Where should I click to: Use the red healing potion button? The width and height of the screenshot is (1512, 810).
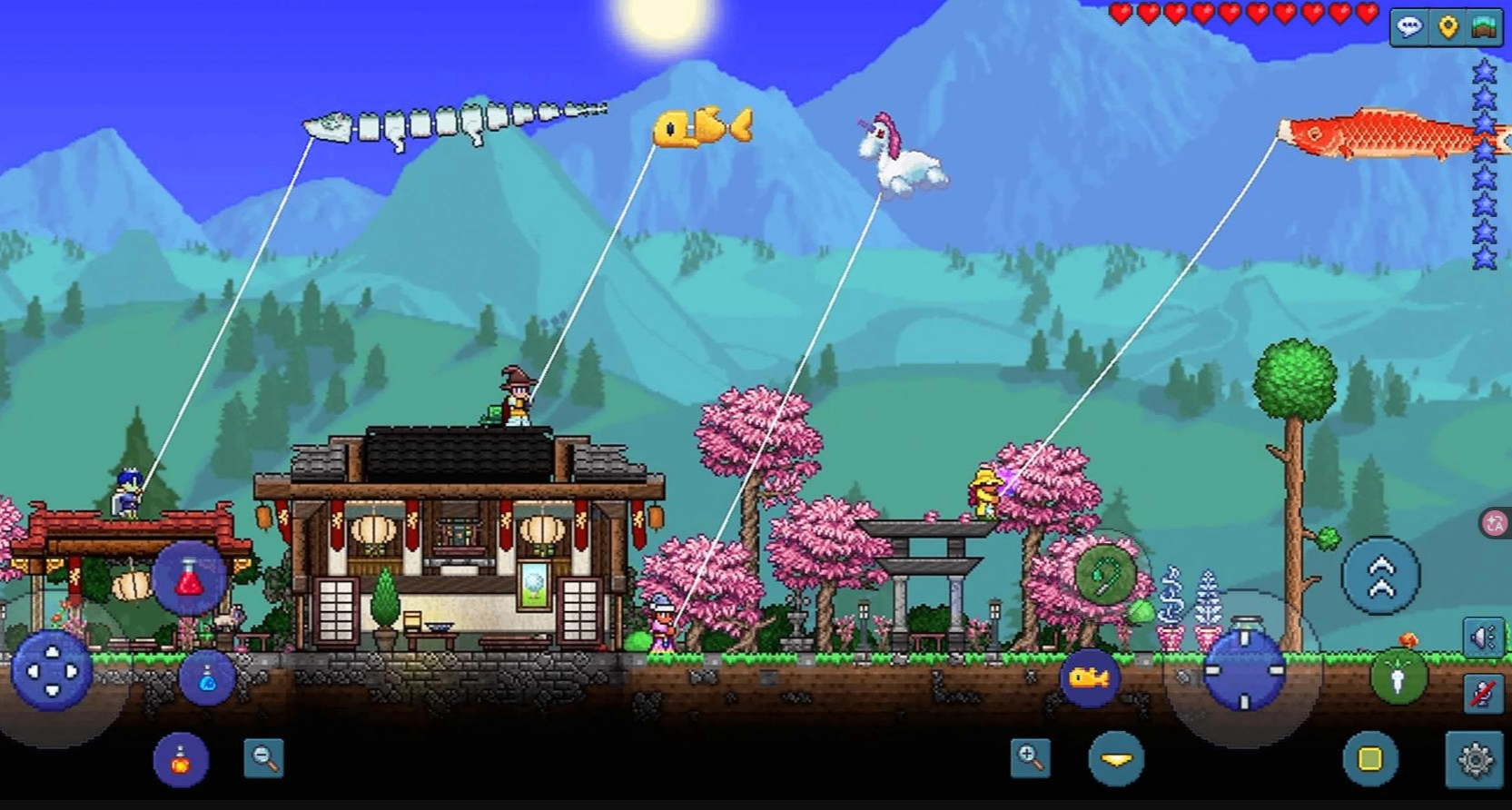189,578
